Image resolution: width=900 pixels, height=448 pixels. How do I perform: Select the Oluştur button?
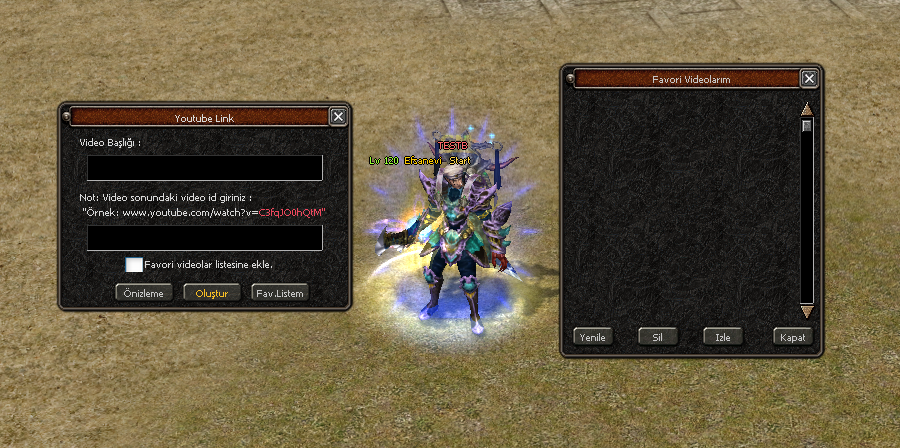tap(212, 293)
